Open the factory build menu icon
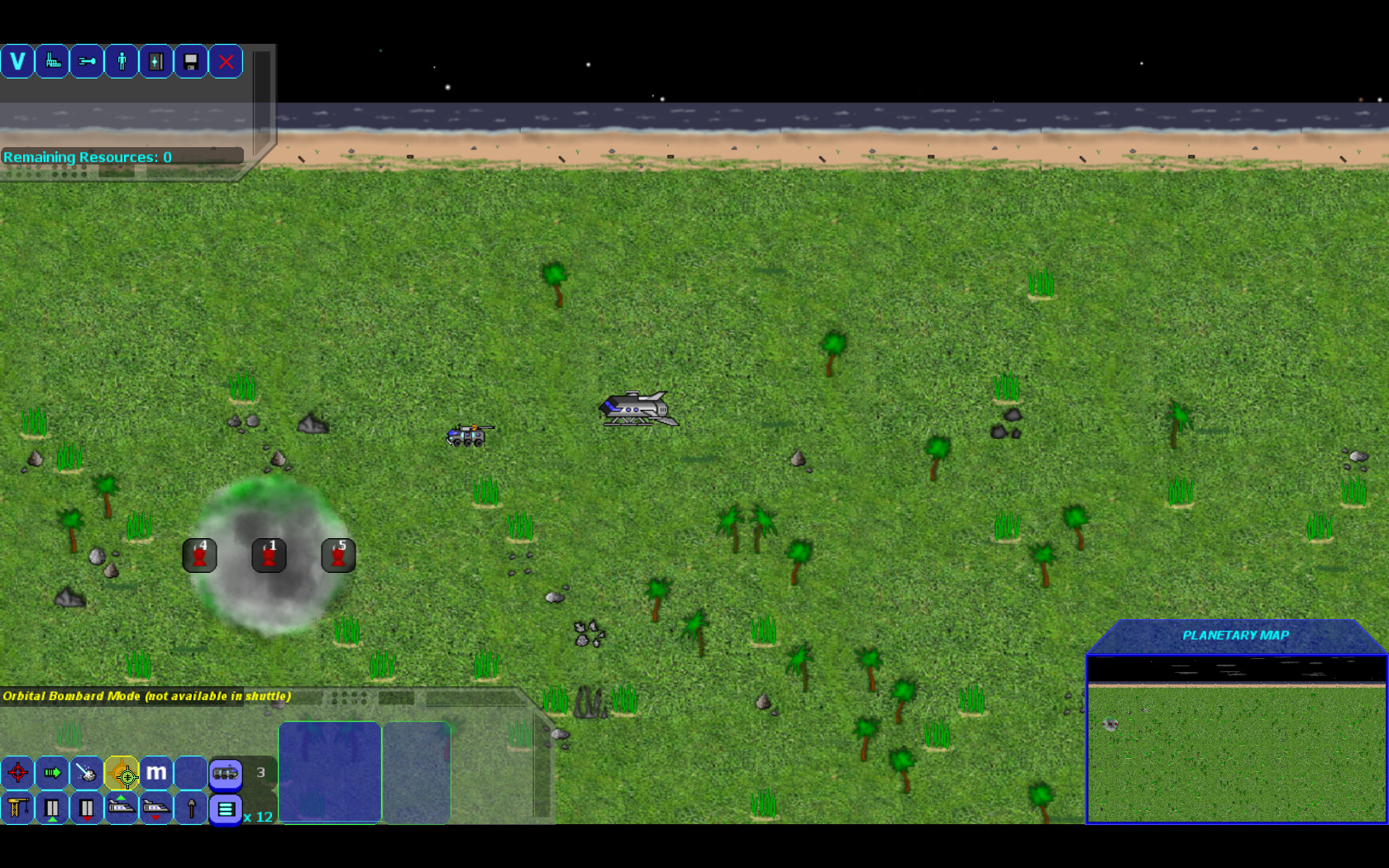Image resolution: width=1389 pixels, height=868 pixels. (x=52, y=61)
